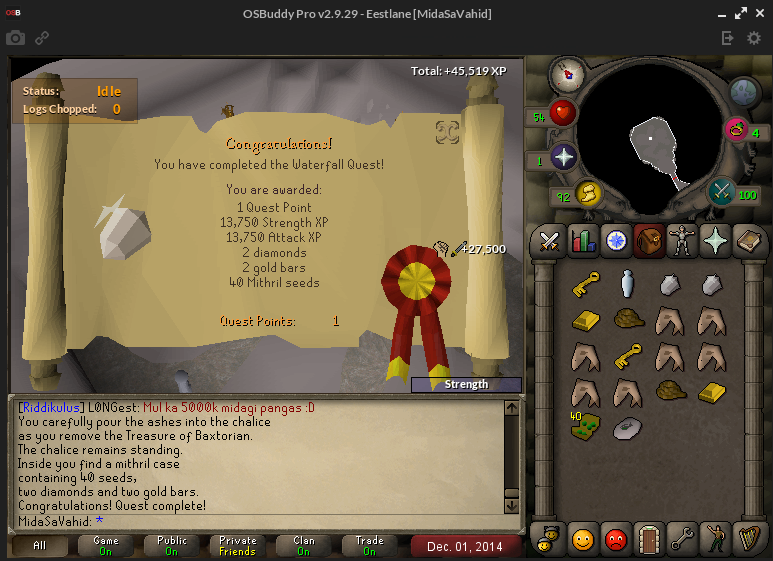Open the Music Player harp tab
This screenshot has width=773, height=561.
click(x=748, y=540)
